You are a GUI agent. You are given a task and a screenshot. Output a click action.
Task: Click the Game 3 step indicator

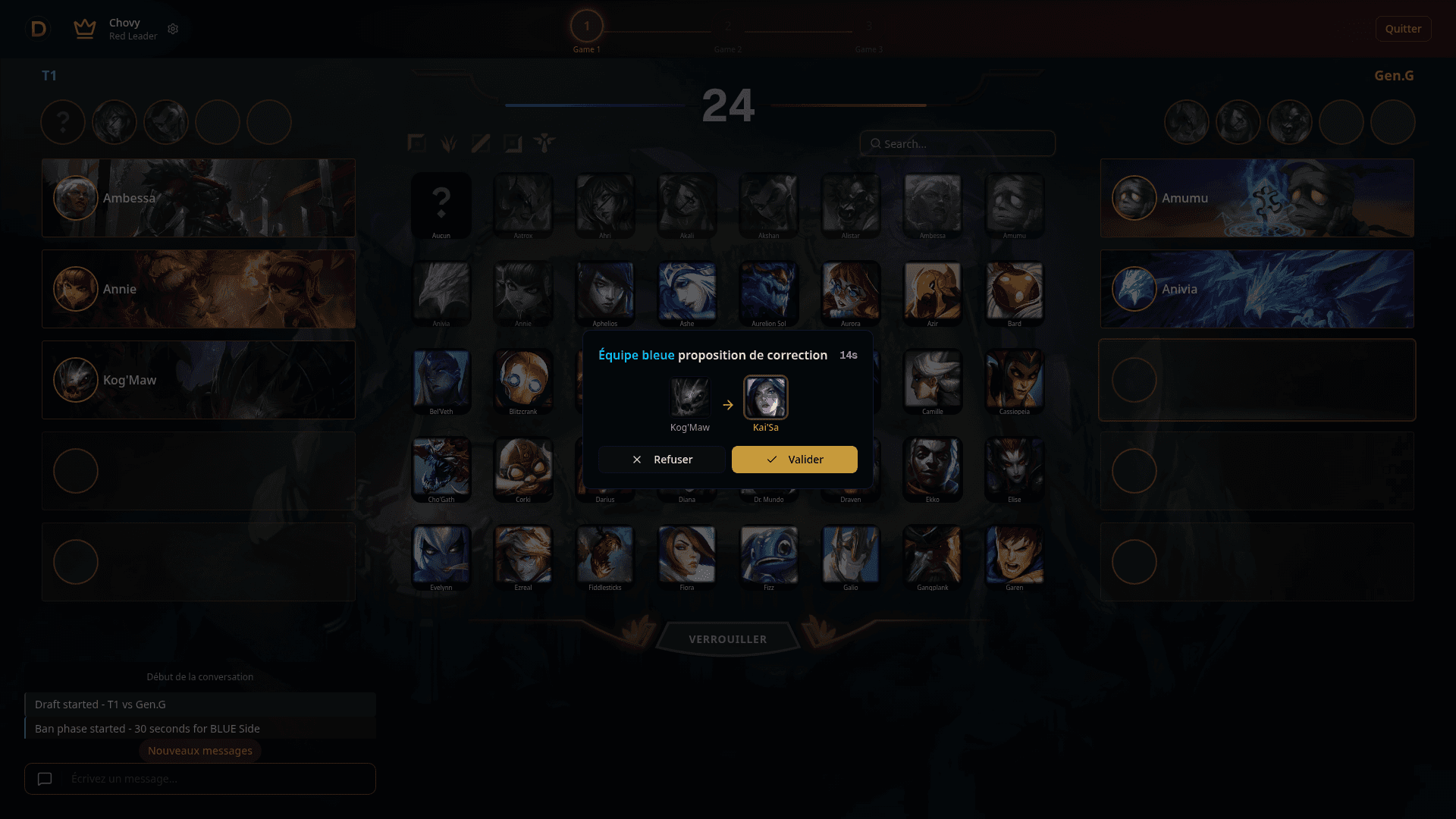[869, 25]
